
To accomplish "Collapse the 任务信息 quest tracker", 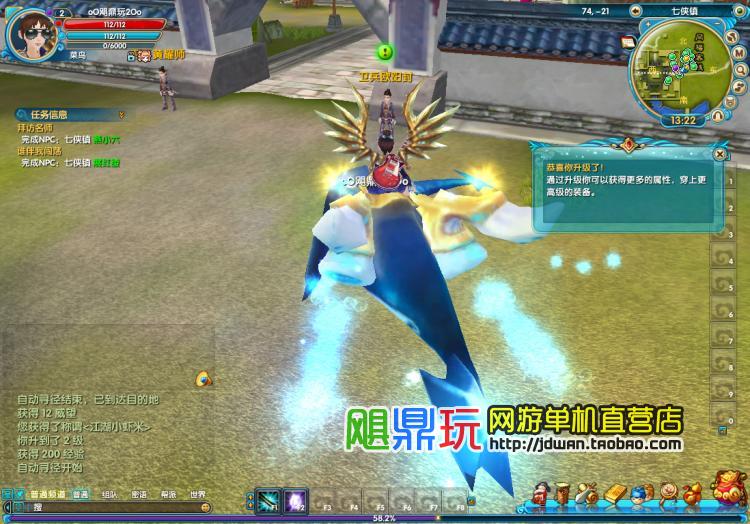I will click(x=121, y=114).
